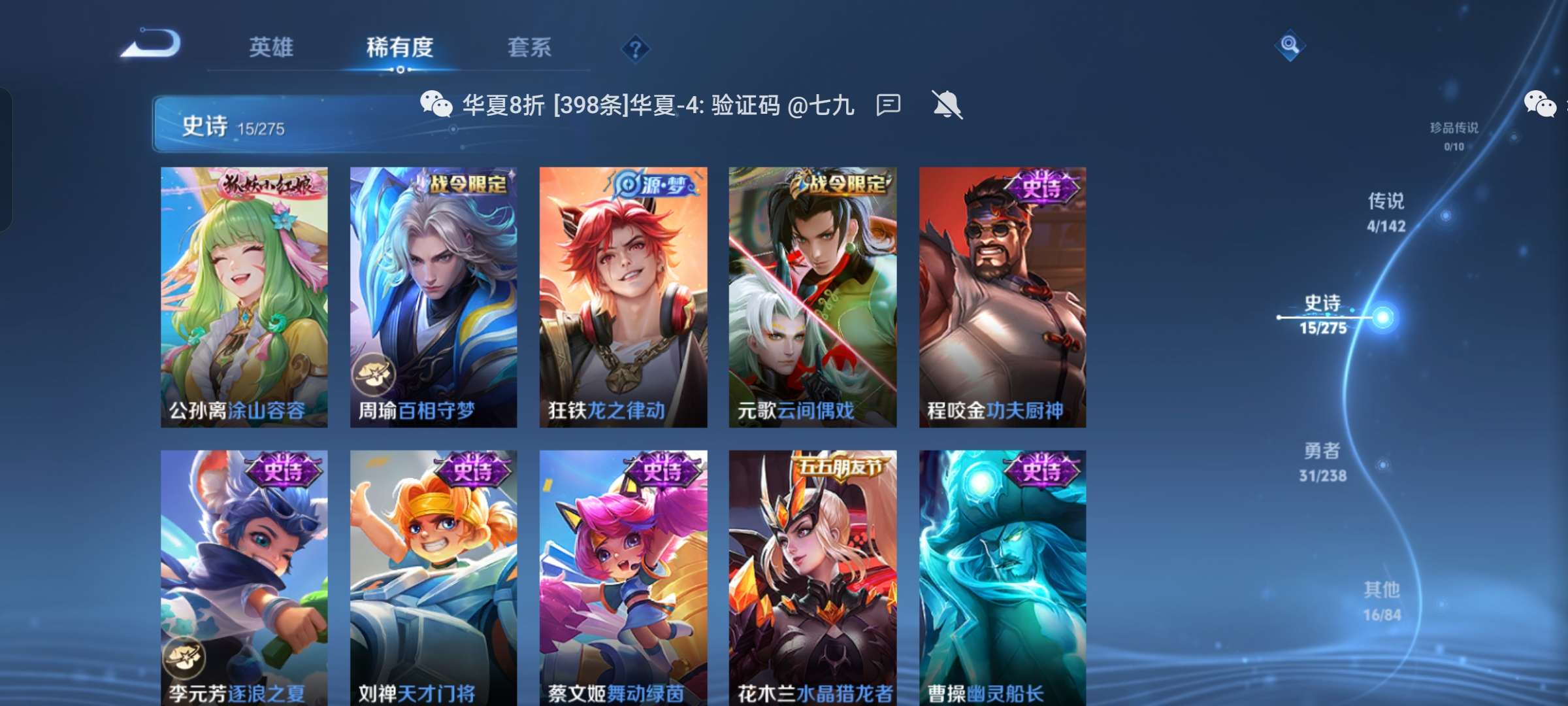This screenshot has width=1568, height=706.
Task: Mute notifications via the bell icon
Action: [945, 105]
